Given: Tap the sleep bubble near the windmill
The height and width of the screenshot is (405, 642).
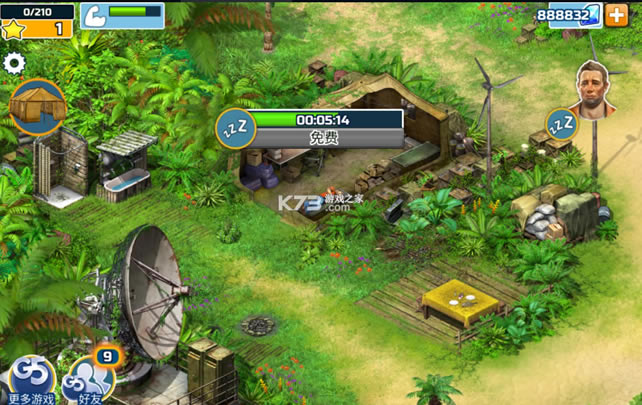Looking at the screenshot, I should click(x=561, y=123).
